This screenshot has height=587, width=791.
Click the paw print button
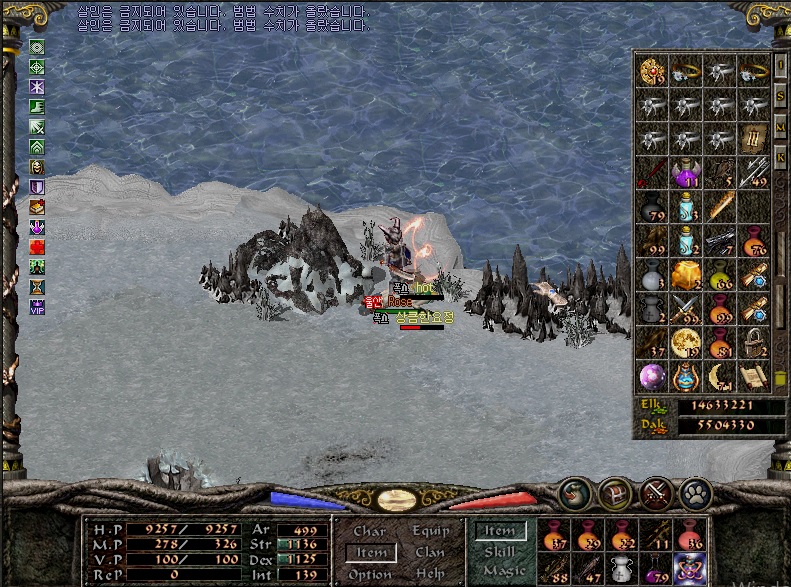pos(695,493)
